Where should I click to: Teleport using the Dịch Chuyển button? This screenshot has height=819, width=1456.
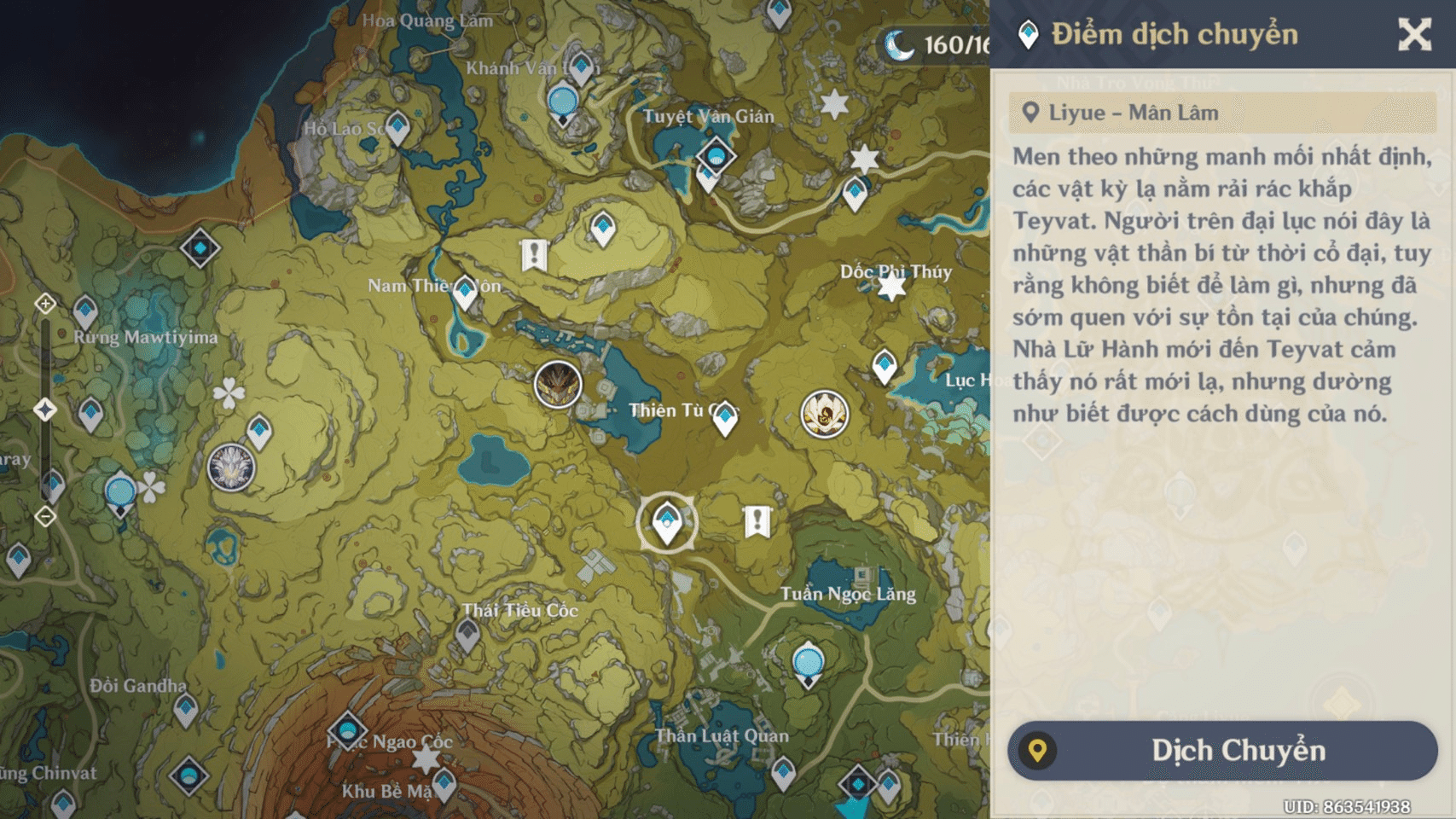click(x=1222, y=751)
